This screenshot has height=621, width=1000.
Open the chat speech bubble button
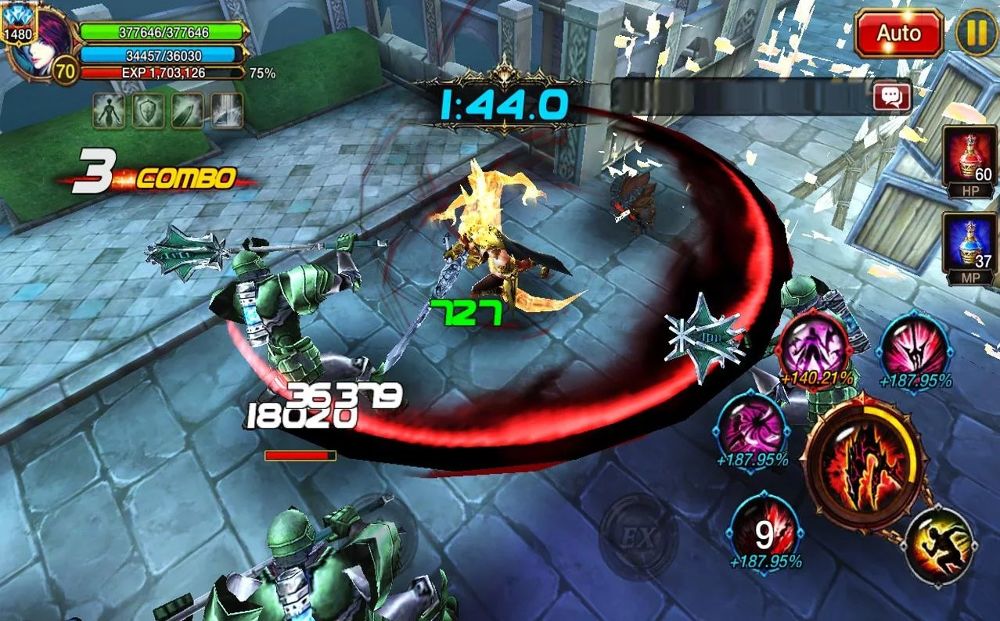point(891,96)
